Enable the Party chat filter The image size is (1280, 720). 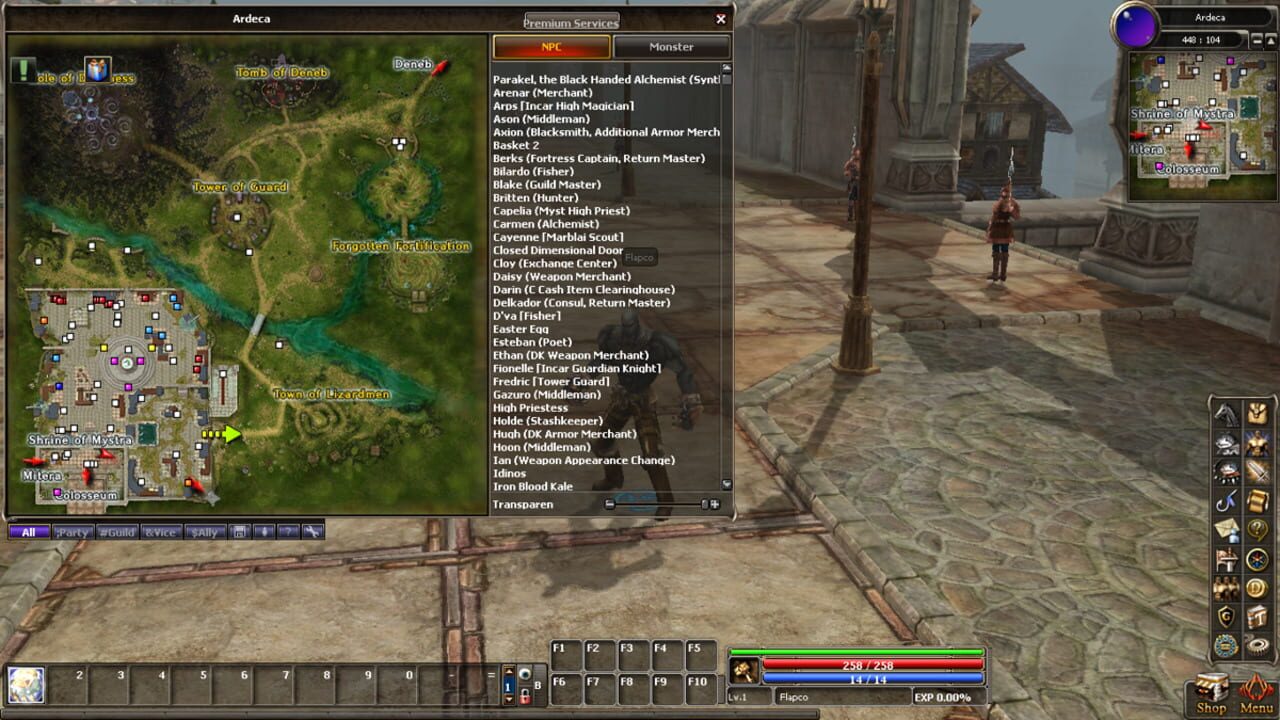pyautogui.click(x=72, y=531)
